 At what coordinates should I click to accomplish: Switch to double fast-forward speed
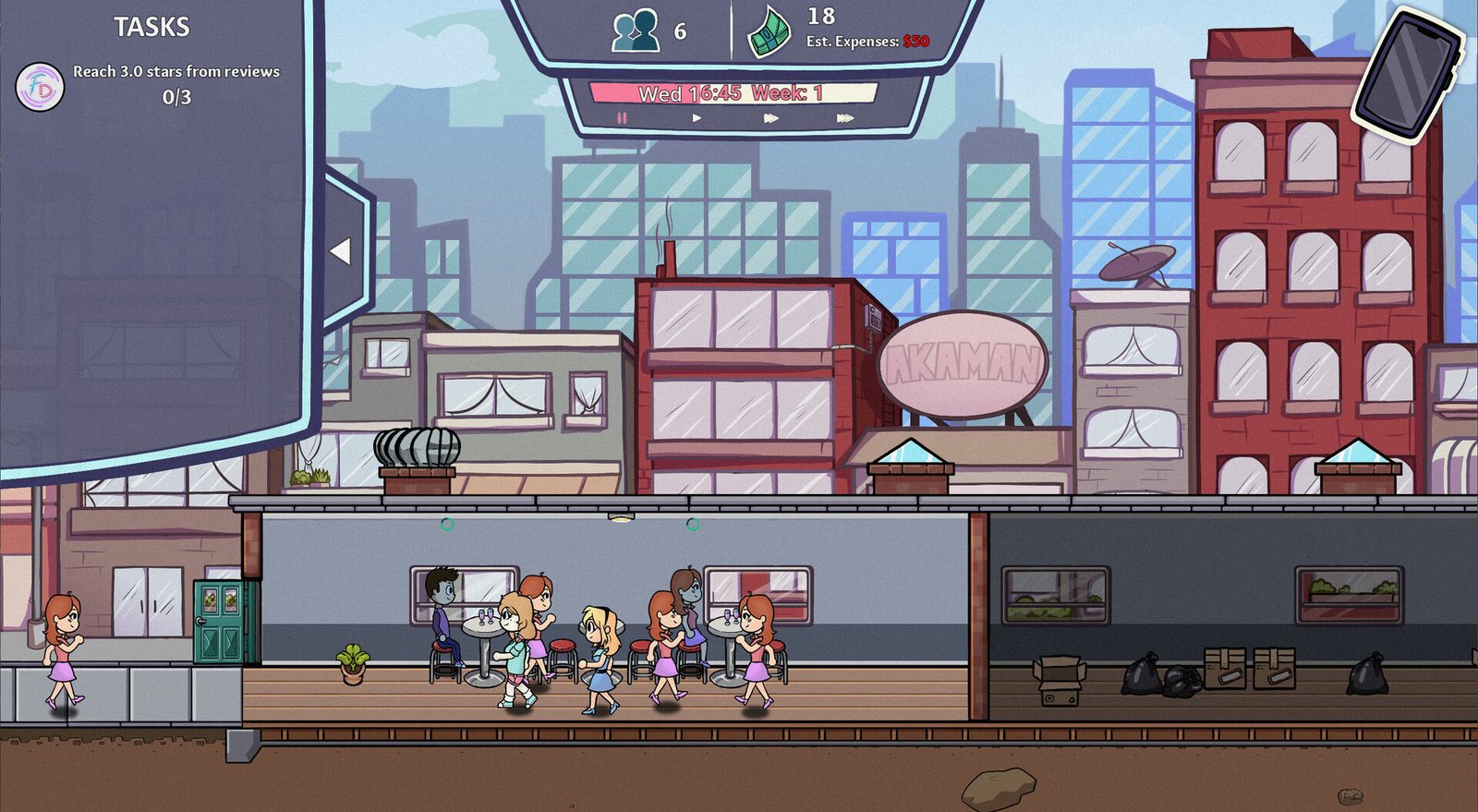click(x=770, y=118)
